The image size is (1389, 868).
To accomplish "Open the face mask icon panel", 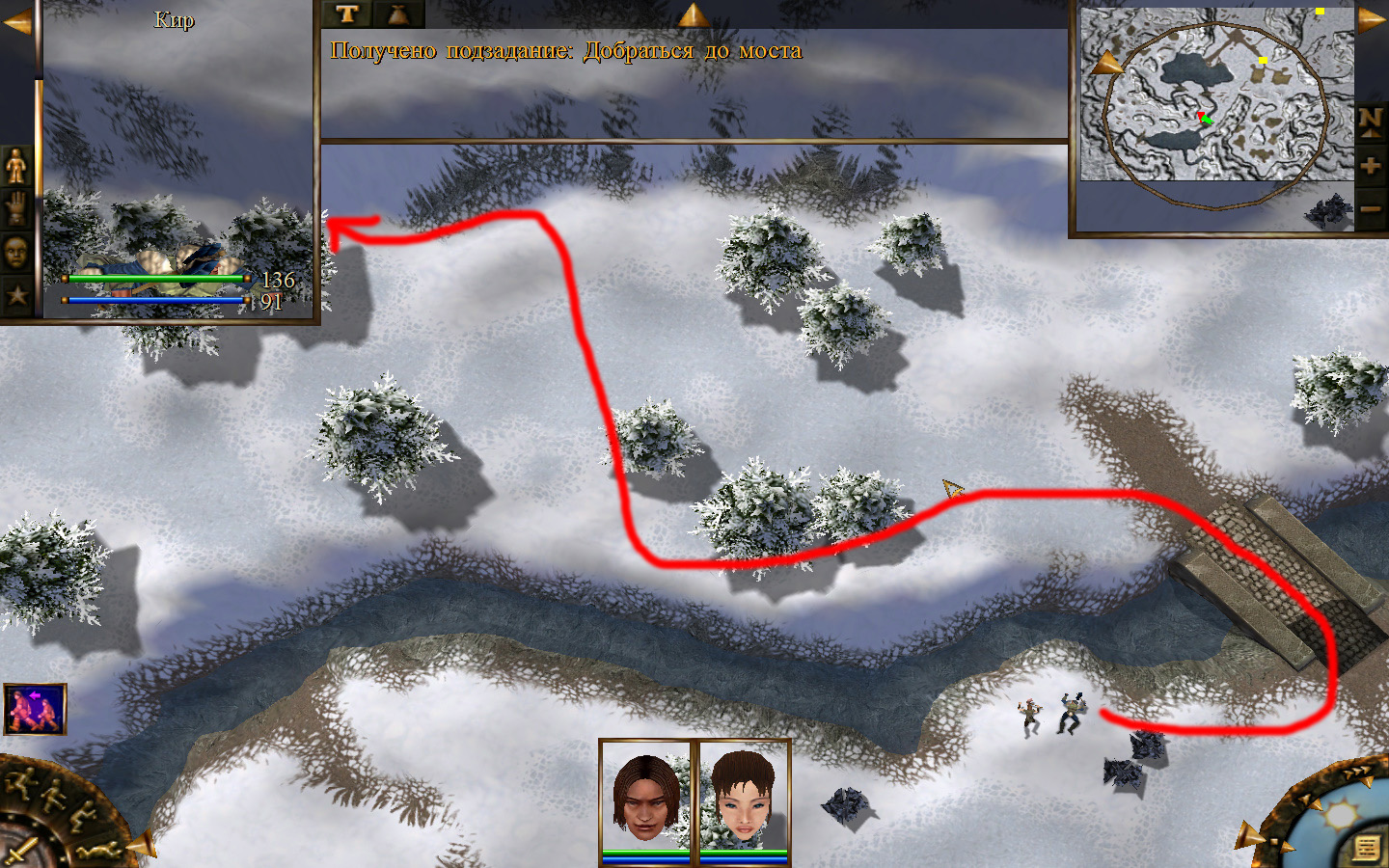I will (x=16, y=253).
